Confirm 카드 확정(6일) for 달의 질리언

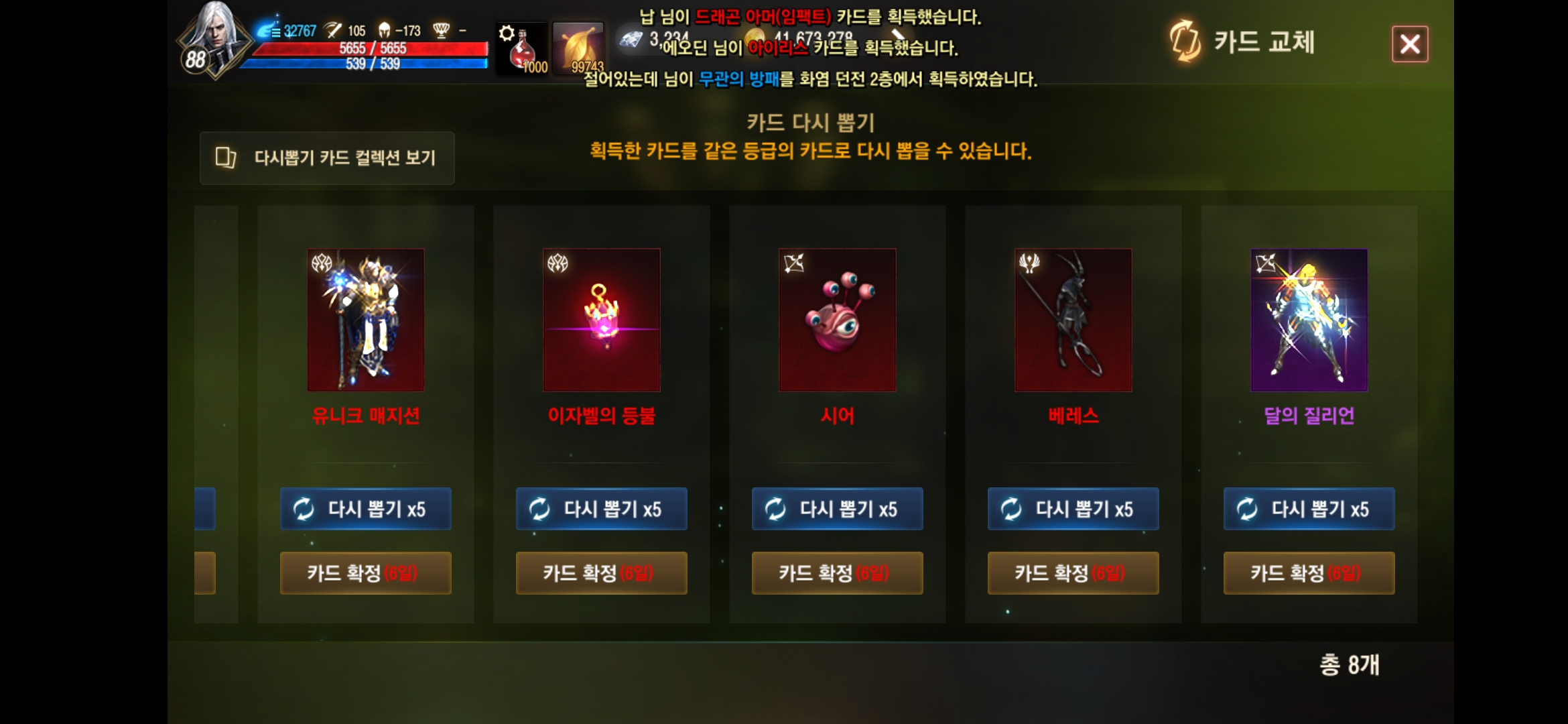click(1309, 573)
